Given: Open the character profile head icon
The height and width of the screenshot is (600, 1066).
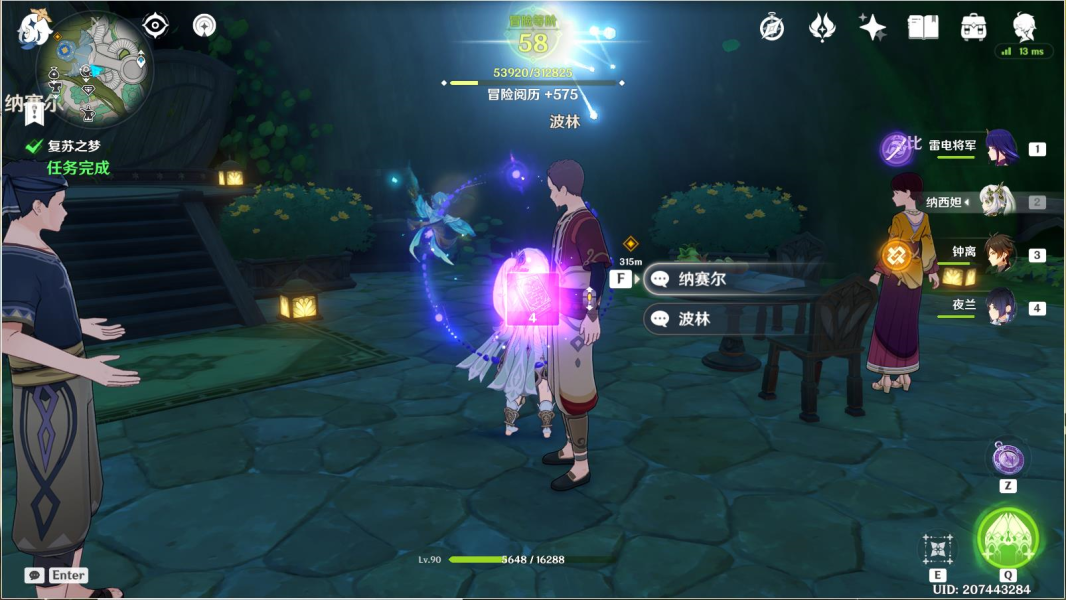Looking at the screenshot, I should click(1024, 26).
